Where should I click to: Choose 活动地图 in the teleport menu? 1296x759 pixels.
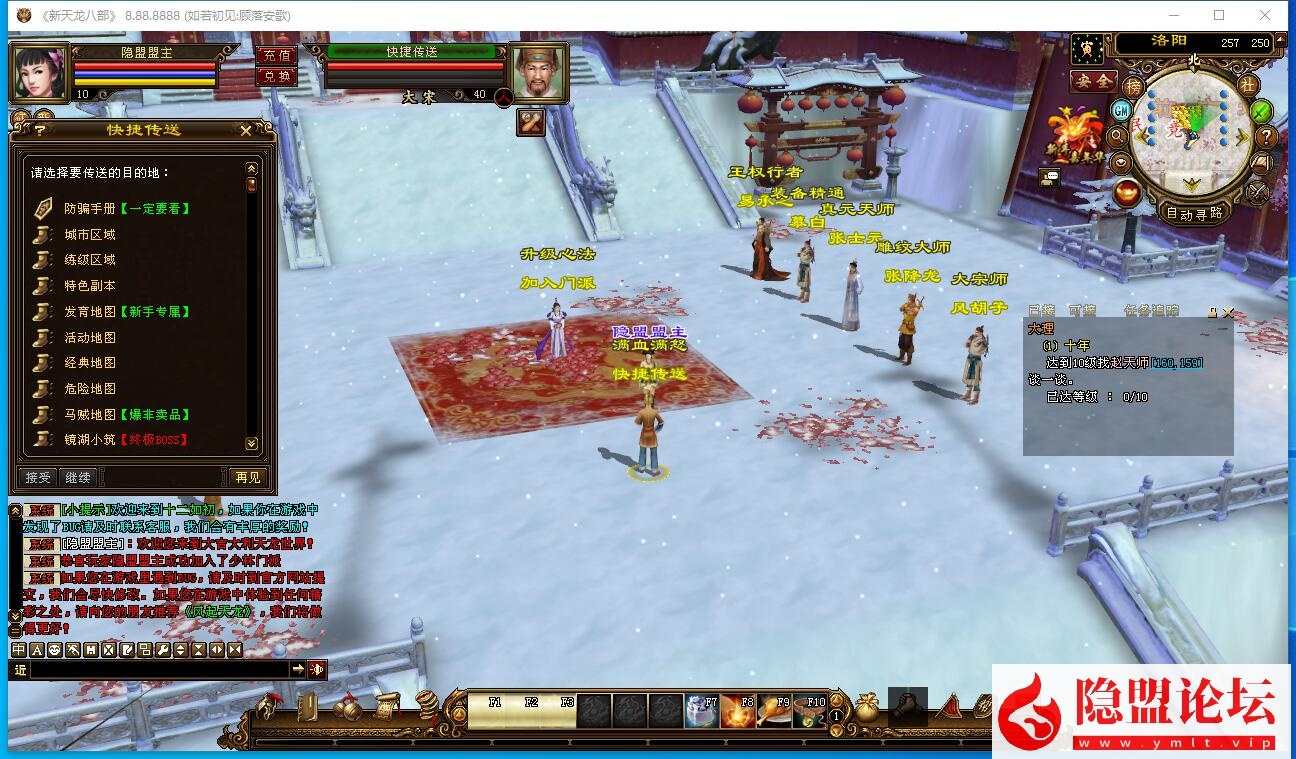tap(90, 338)
